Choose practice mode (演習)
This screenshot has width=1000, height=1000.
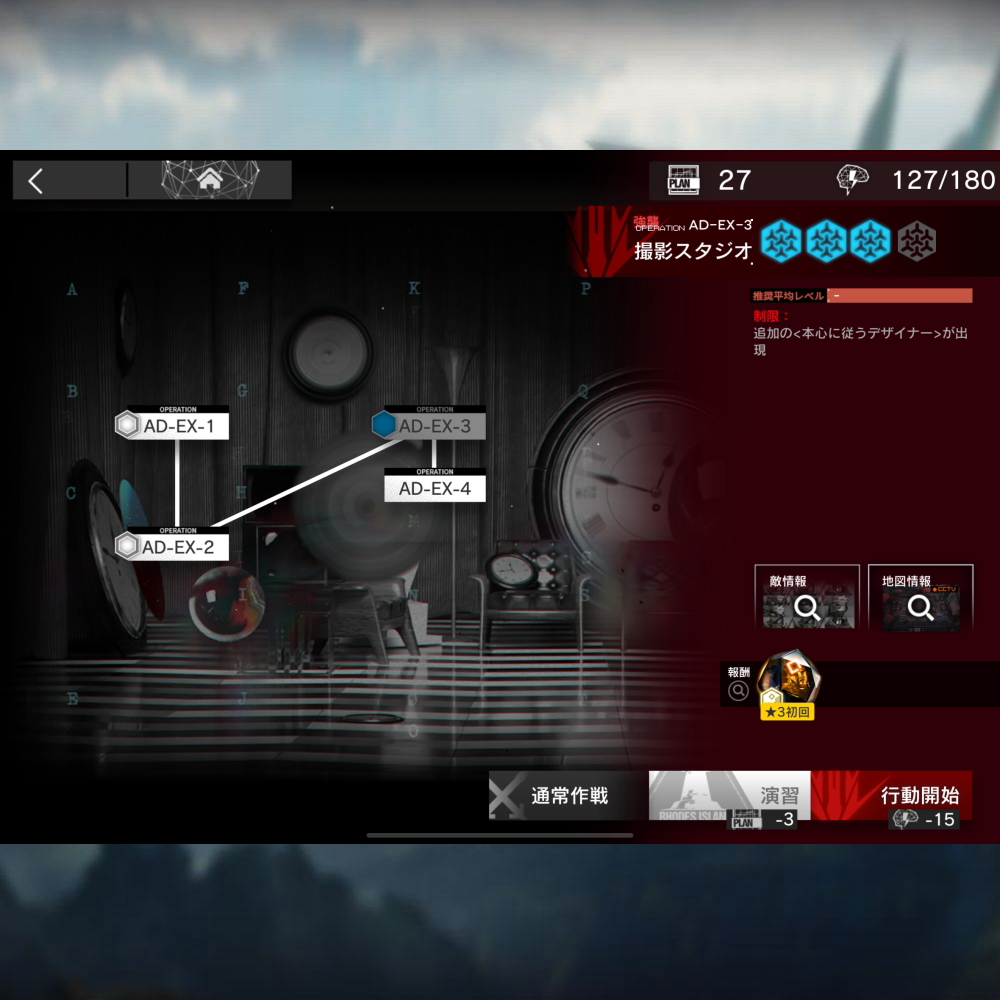(730, 797)
